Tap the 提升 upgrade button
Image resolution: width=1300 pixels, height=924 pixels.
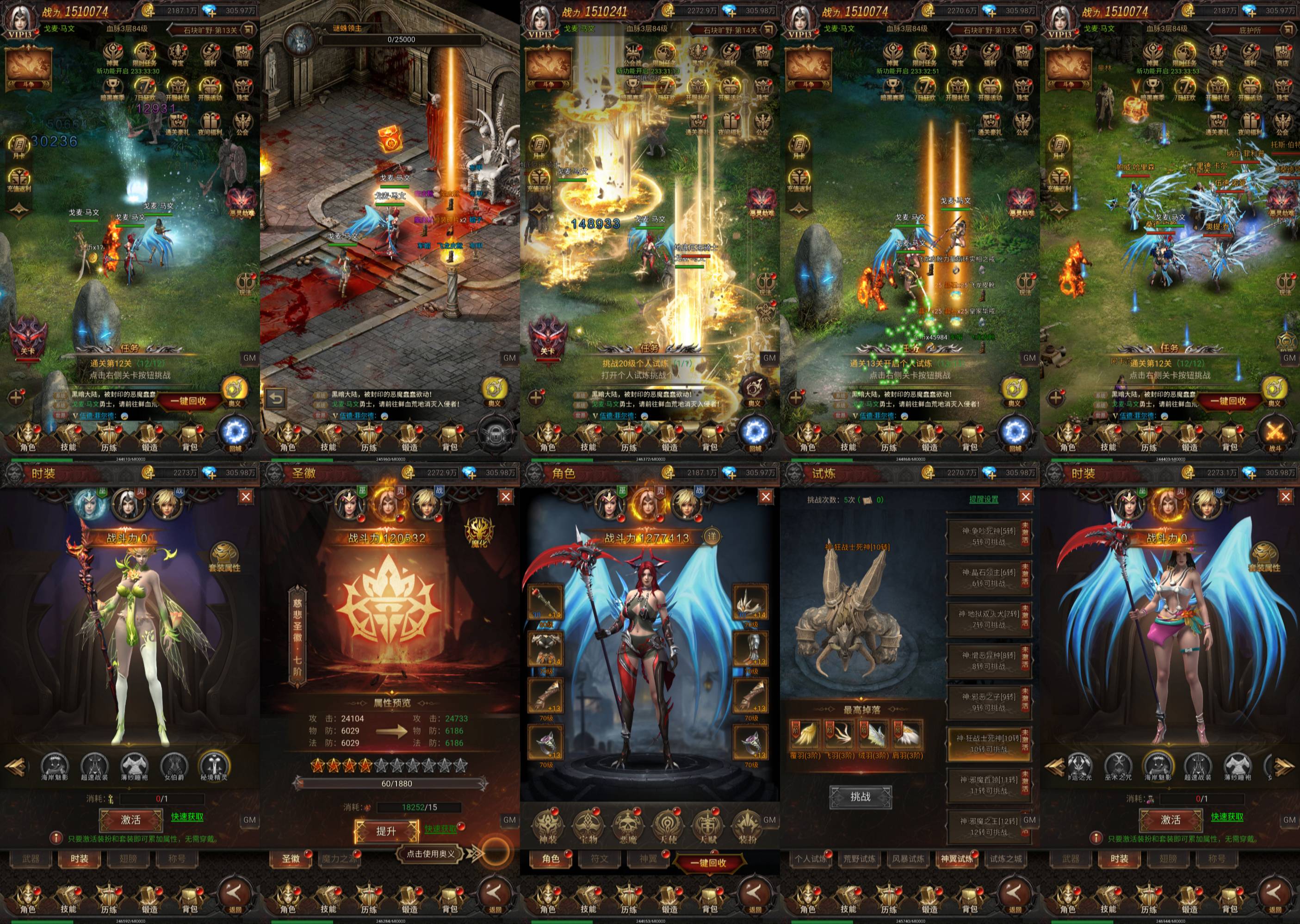386,831
